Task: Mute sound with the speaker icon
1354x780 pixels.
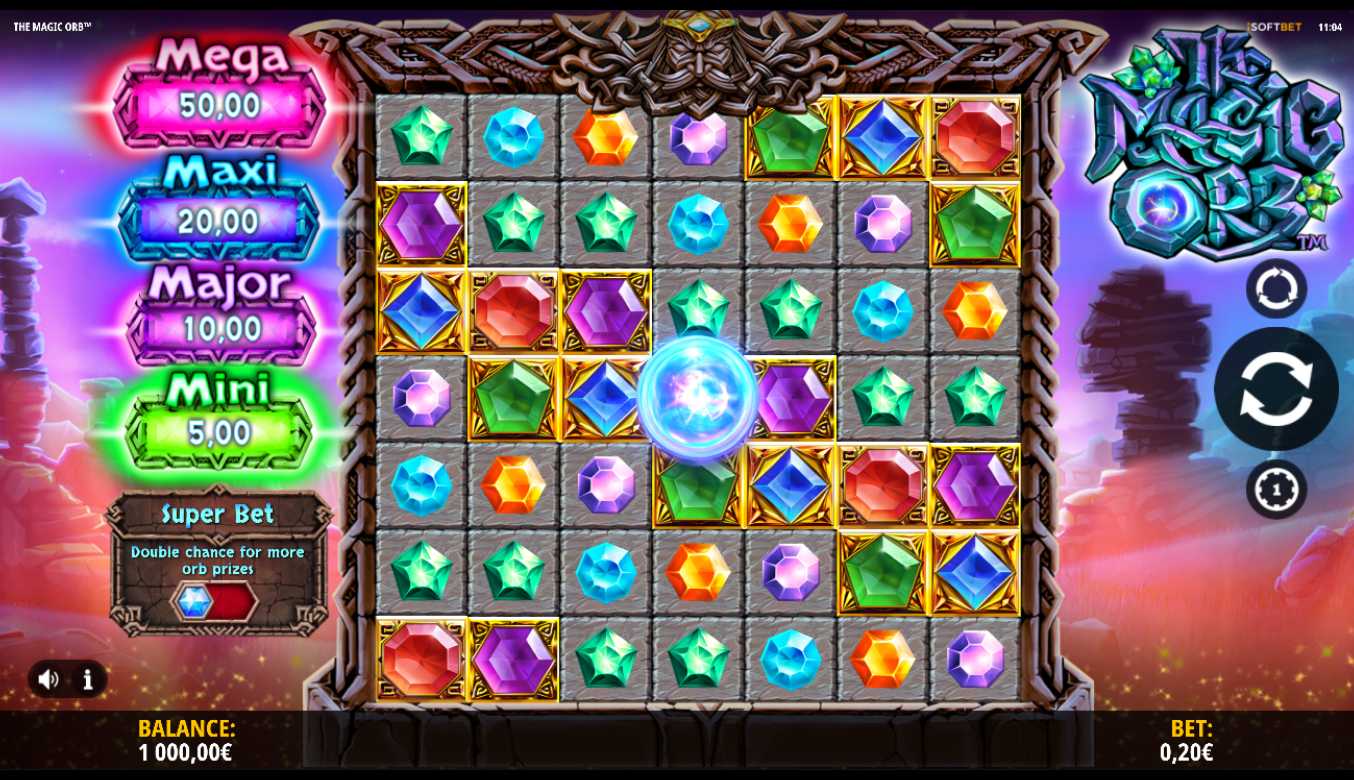Action: pyautogui.click(x=48, y=680)
